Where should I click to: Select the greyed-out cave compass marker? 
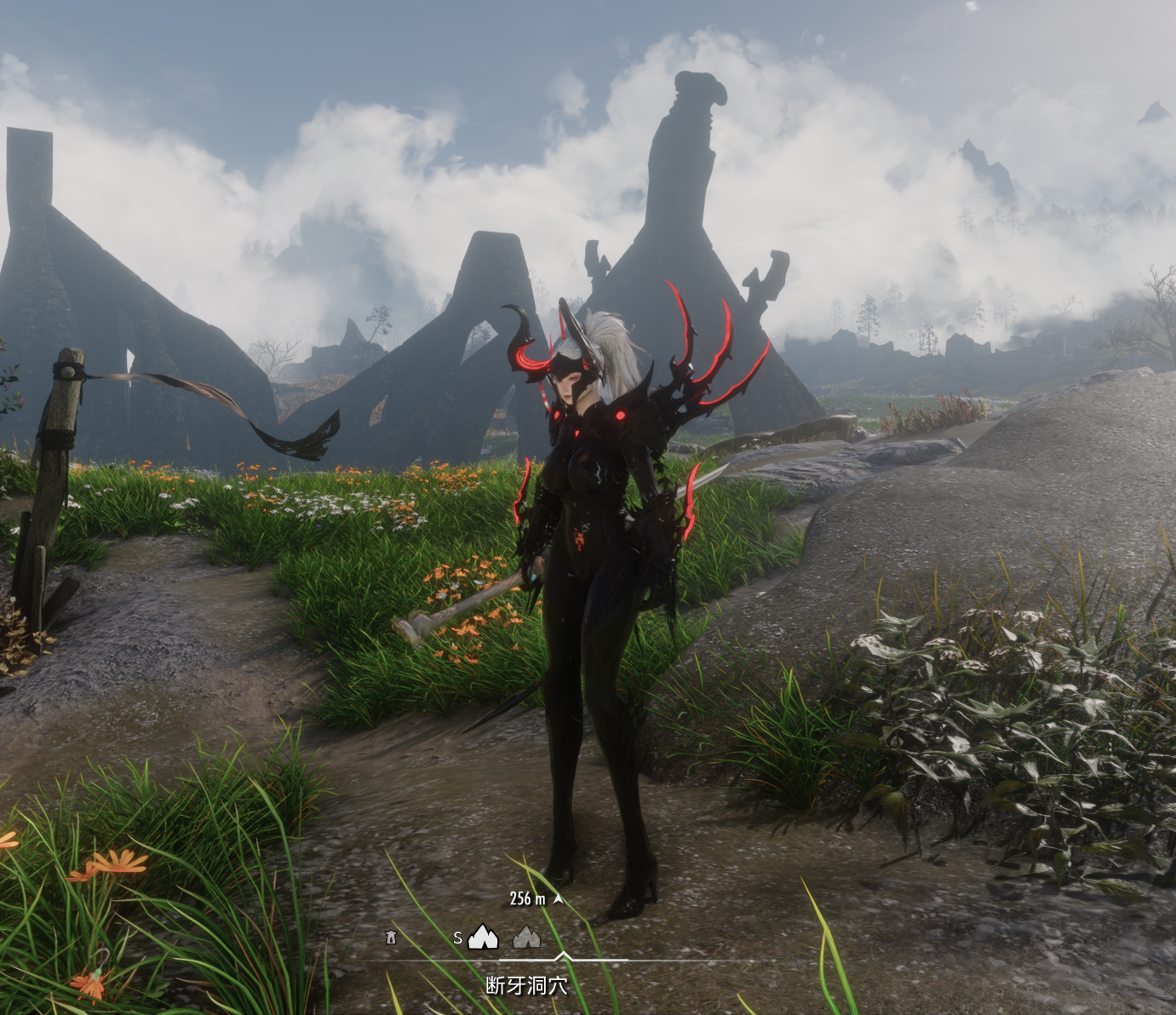click(x=527, y=938)
